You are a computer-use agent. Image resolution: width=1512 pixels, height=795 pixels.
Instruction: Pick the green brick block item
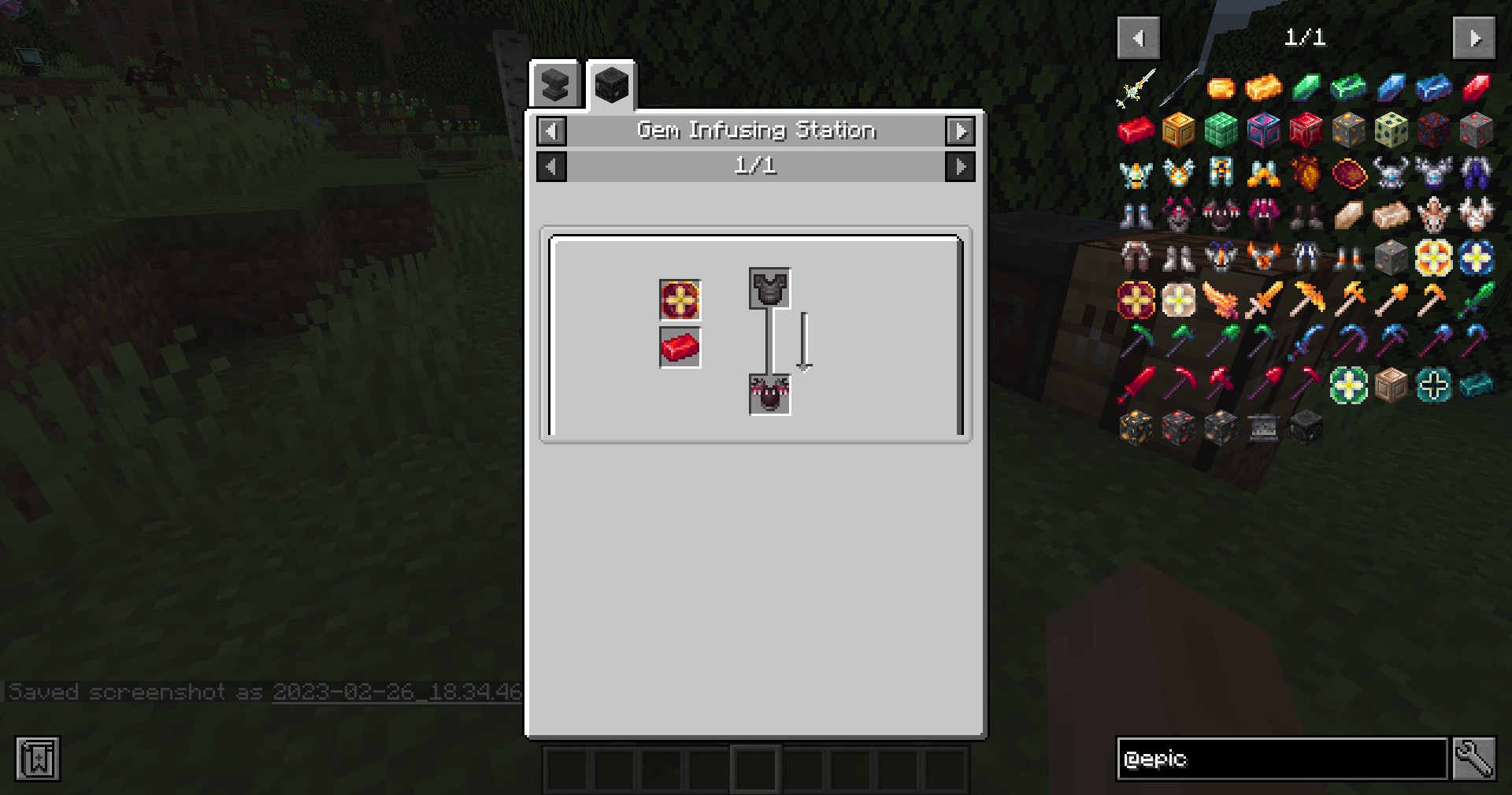click(1221, 130)
